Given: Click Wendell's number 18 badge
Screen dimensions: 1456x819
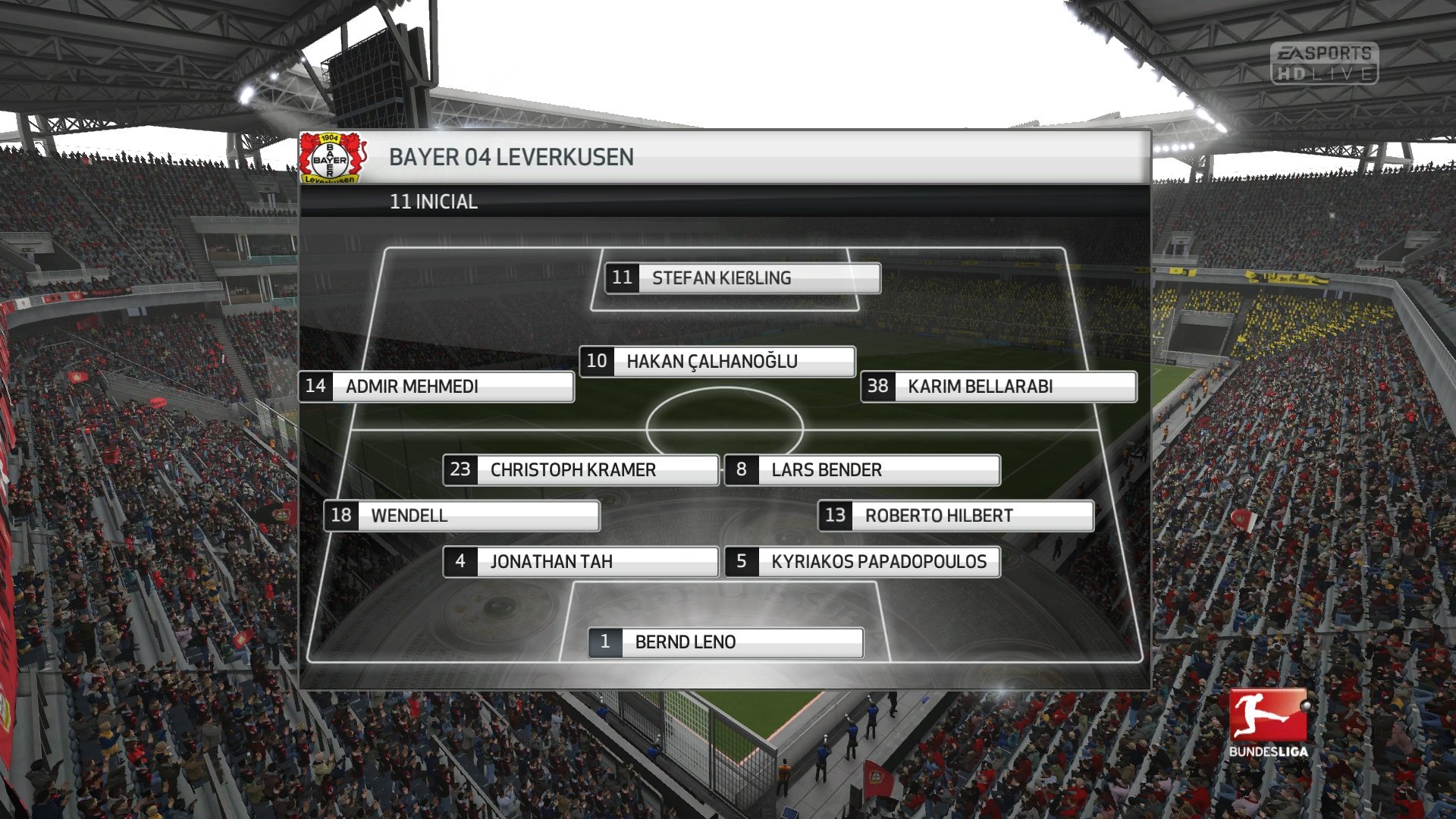Looking at the screenshot, I should tap(343, 516).
